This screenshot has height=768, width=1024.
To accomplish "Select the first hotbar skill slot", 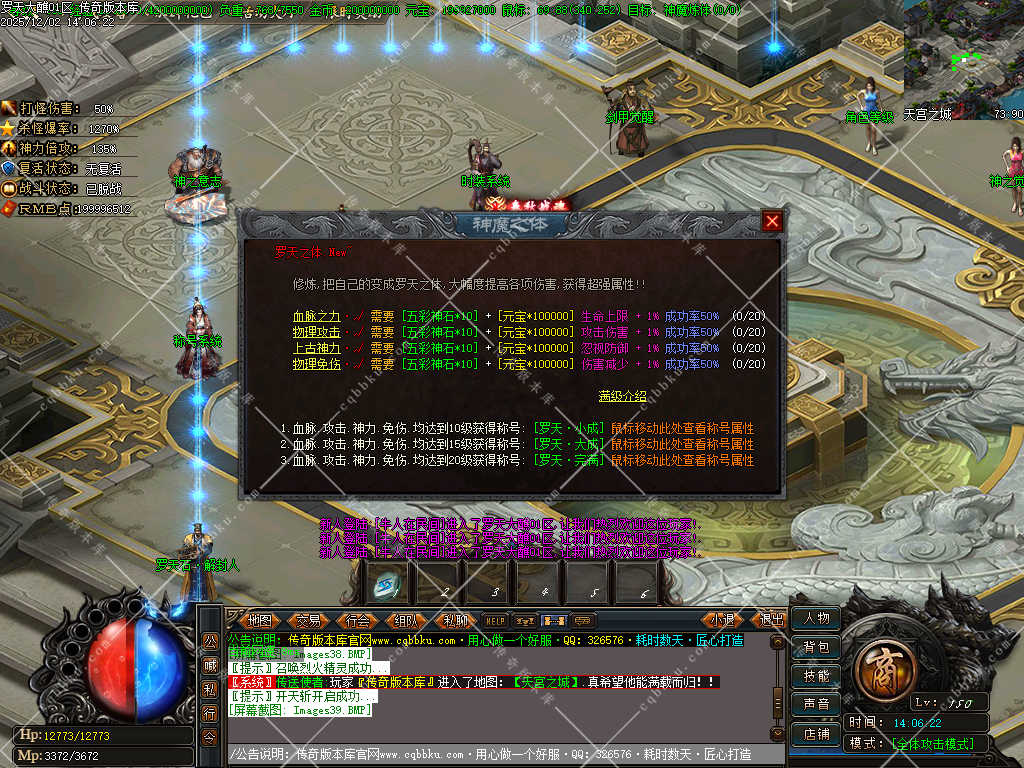I will [387, 582].
